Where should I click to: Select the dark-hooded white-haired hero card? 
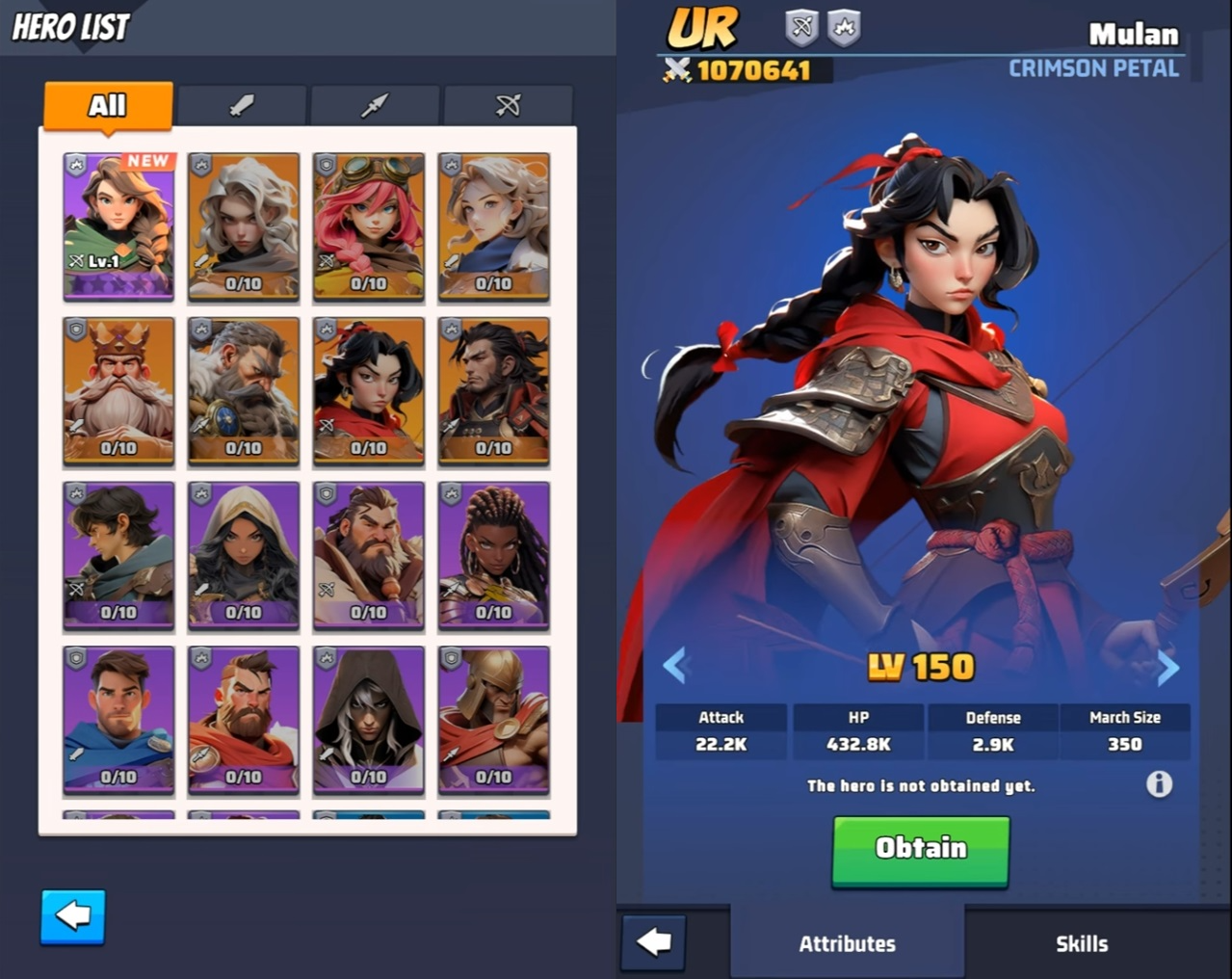(x=369, y=720)
